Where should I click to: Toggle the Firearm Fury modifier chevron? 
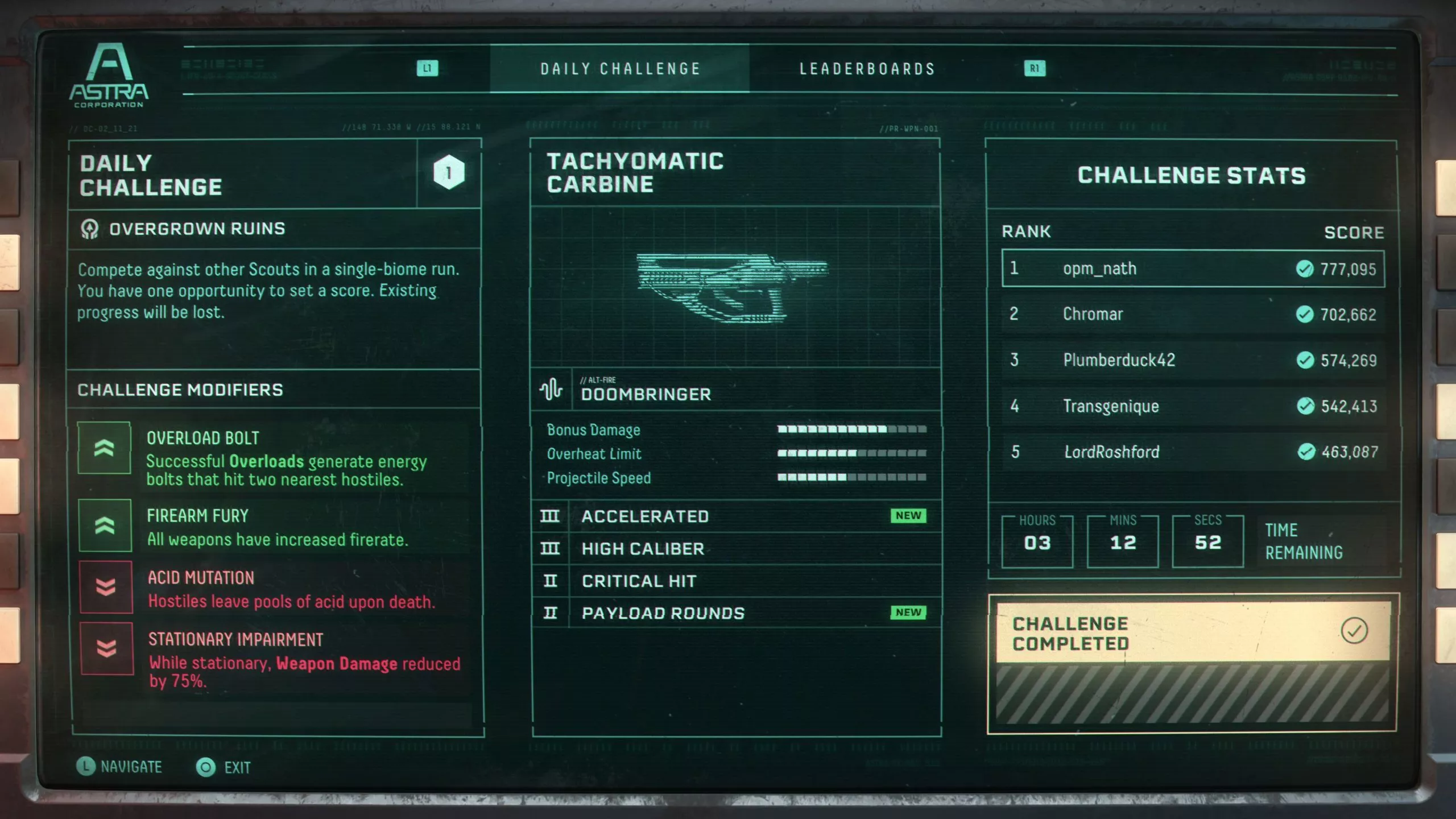(x=105, y=526)
